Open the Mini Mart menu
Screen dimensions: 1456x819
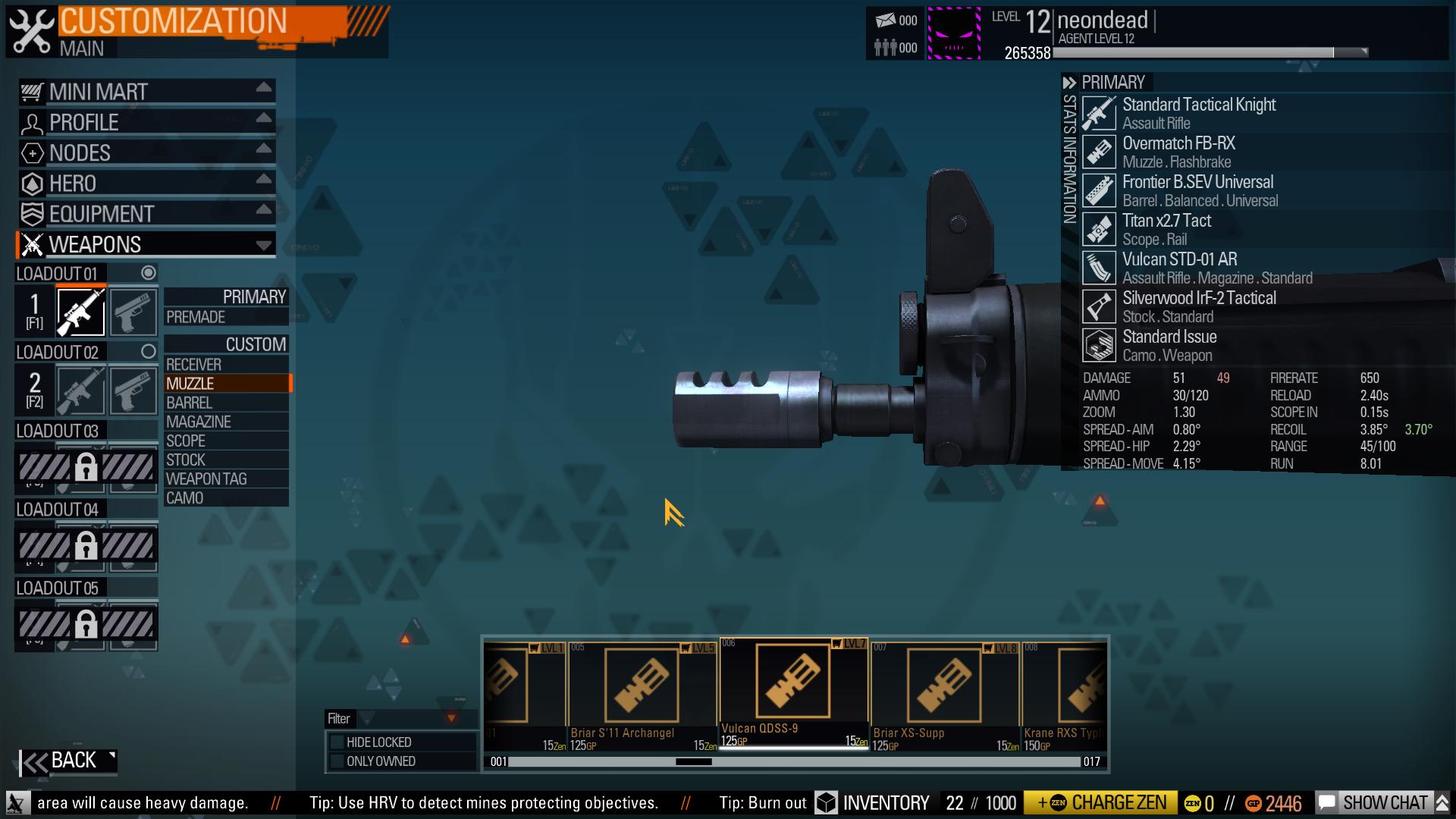pos(146,92)
